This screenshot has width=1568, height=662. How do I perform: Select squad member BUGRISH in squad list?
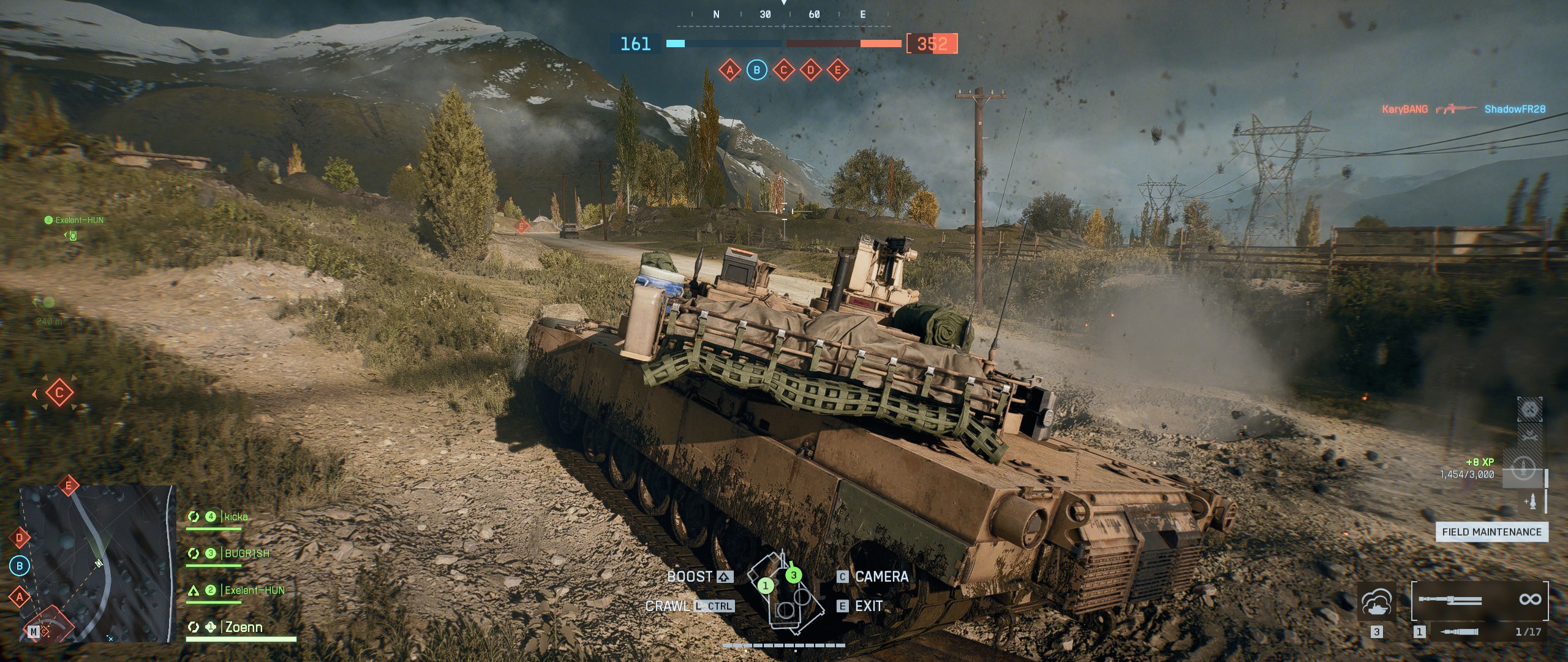click(247, 554)
